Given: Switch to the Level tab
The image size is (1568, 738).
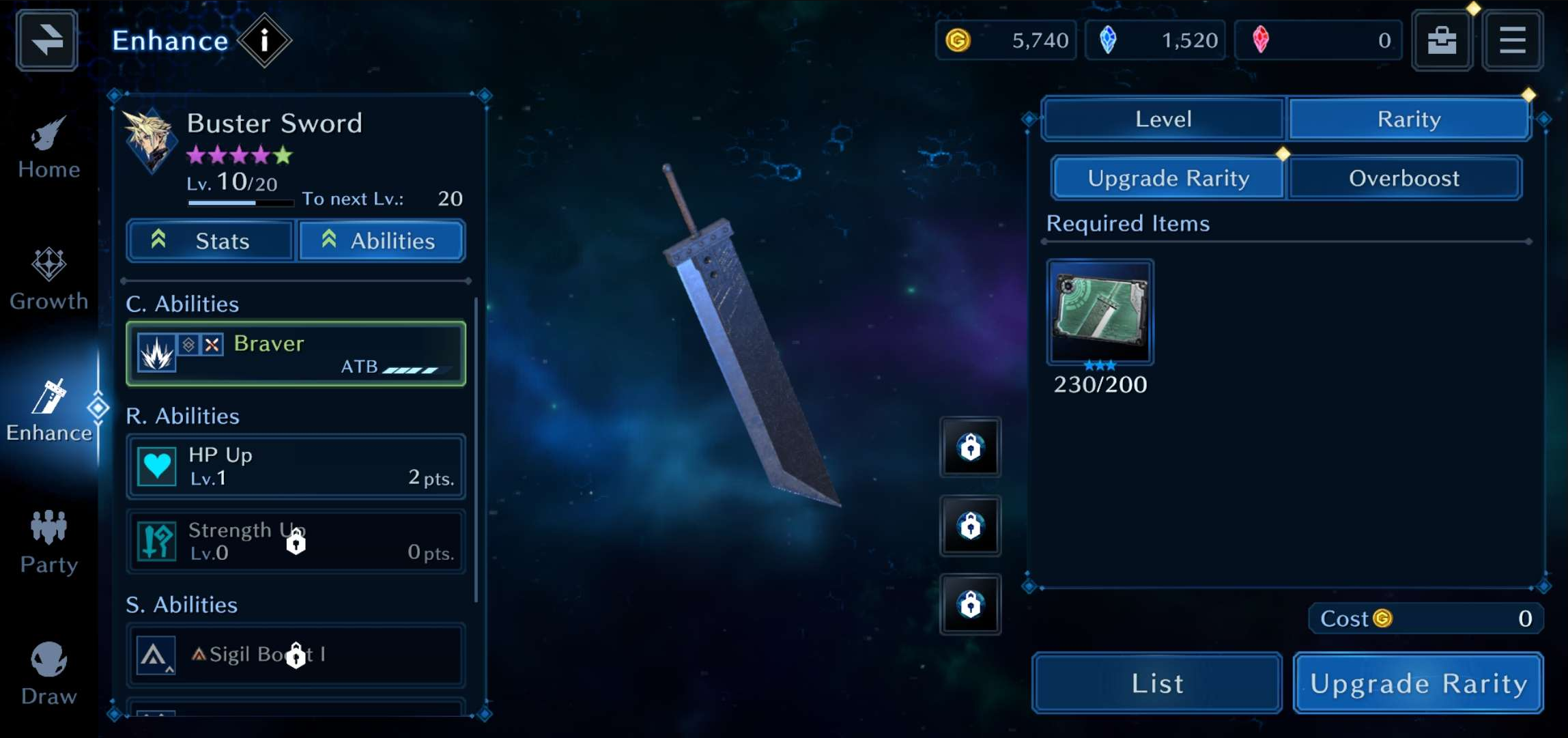Looking at the screenshot, I should (x=1163, y=119).
